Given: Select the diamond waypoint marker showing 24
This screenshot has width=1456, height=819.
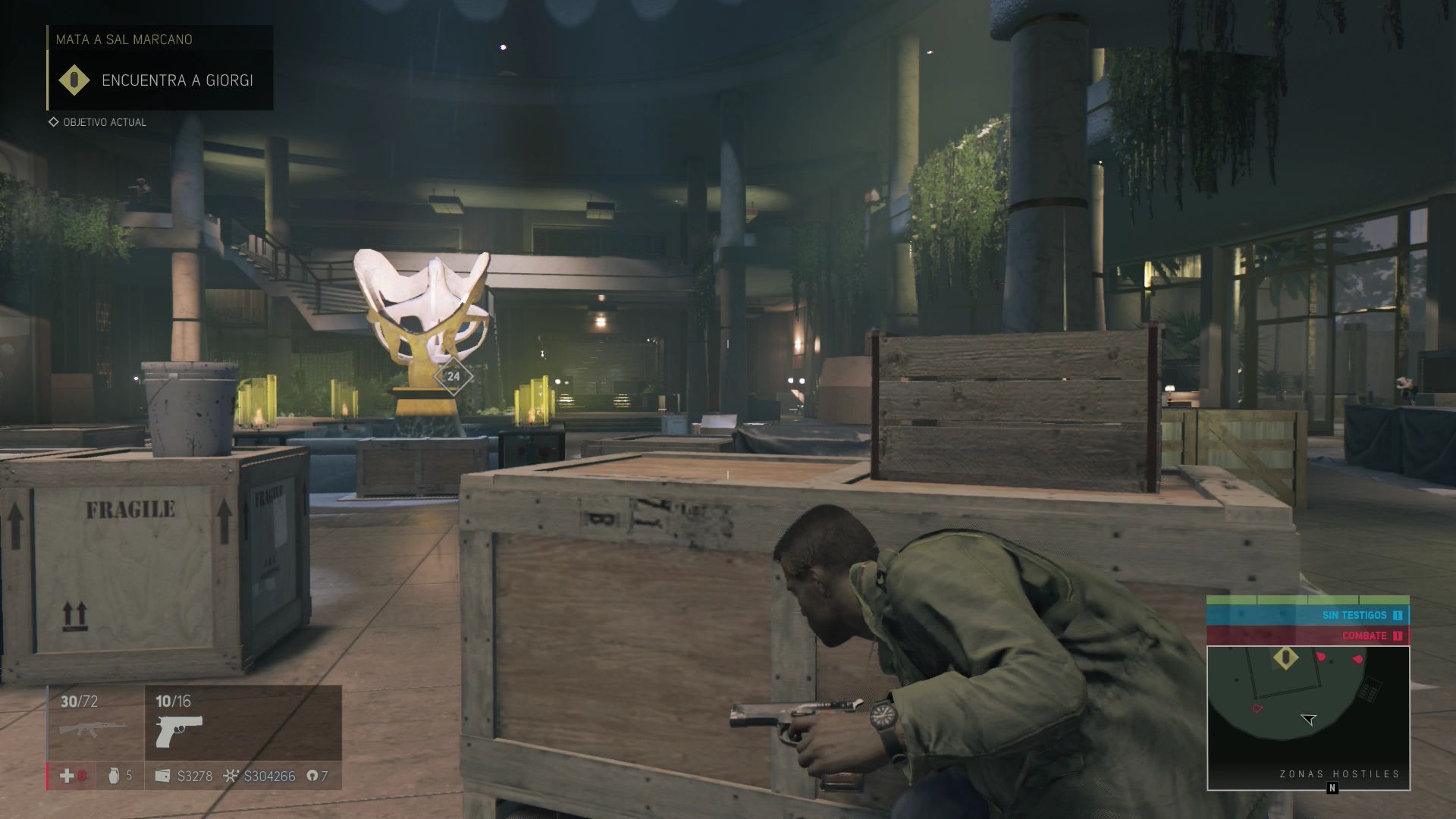Looking at the screenshot, I should (x=453, y=376).
